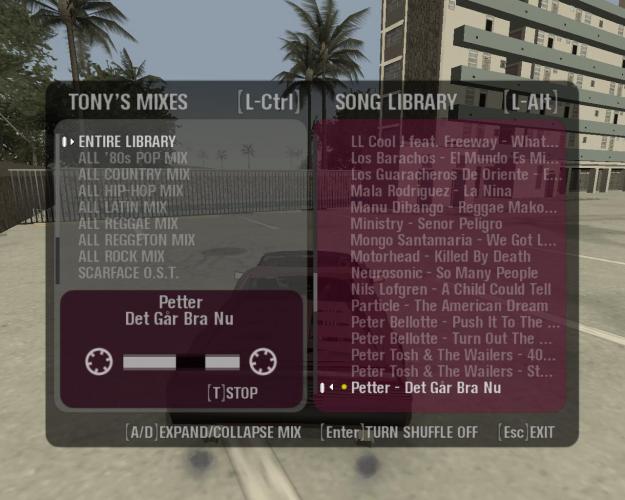Choose Ministry - Senor Peligro
The height and width of the screenshot is (500, 625).
pyautogui.click(x=426, y=223)
